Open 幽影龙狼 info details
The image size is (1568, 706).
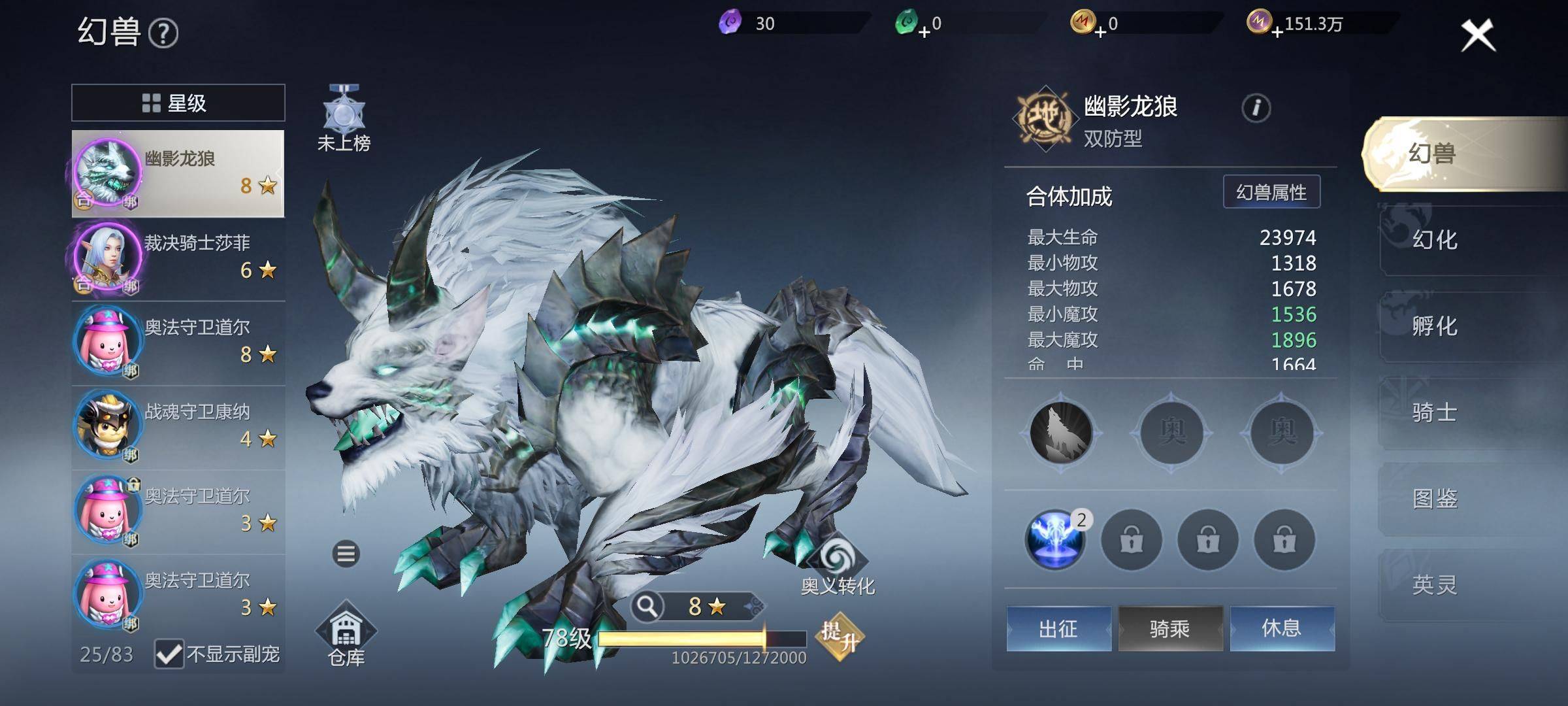(1256, 108)
